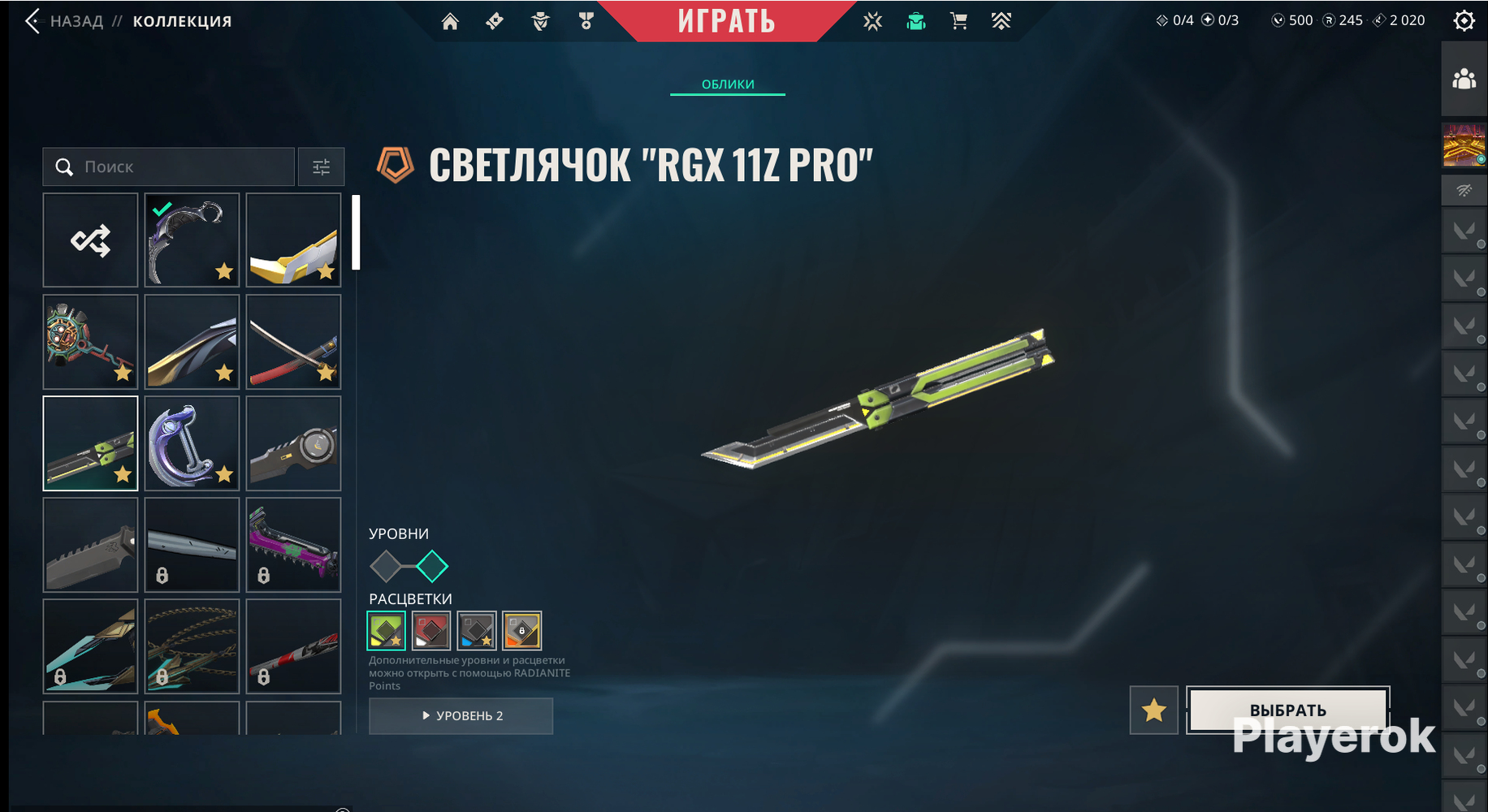Viewport: 1488px width, 812px height.
Task: Go back with the НАЗАД button
Action: [65, 21]
